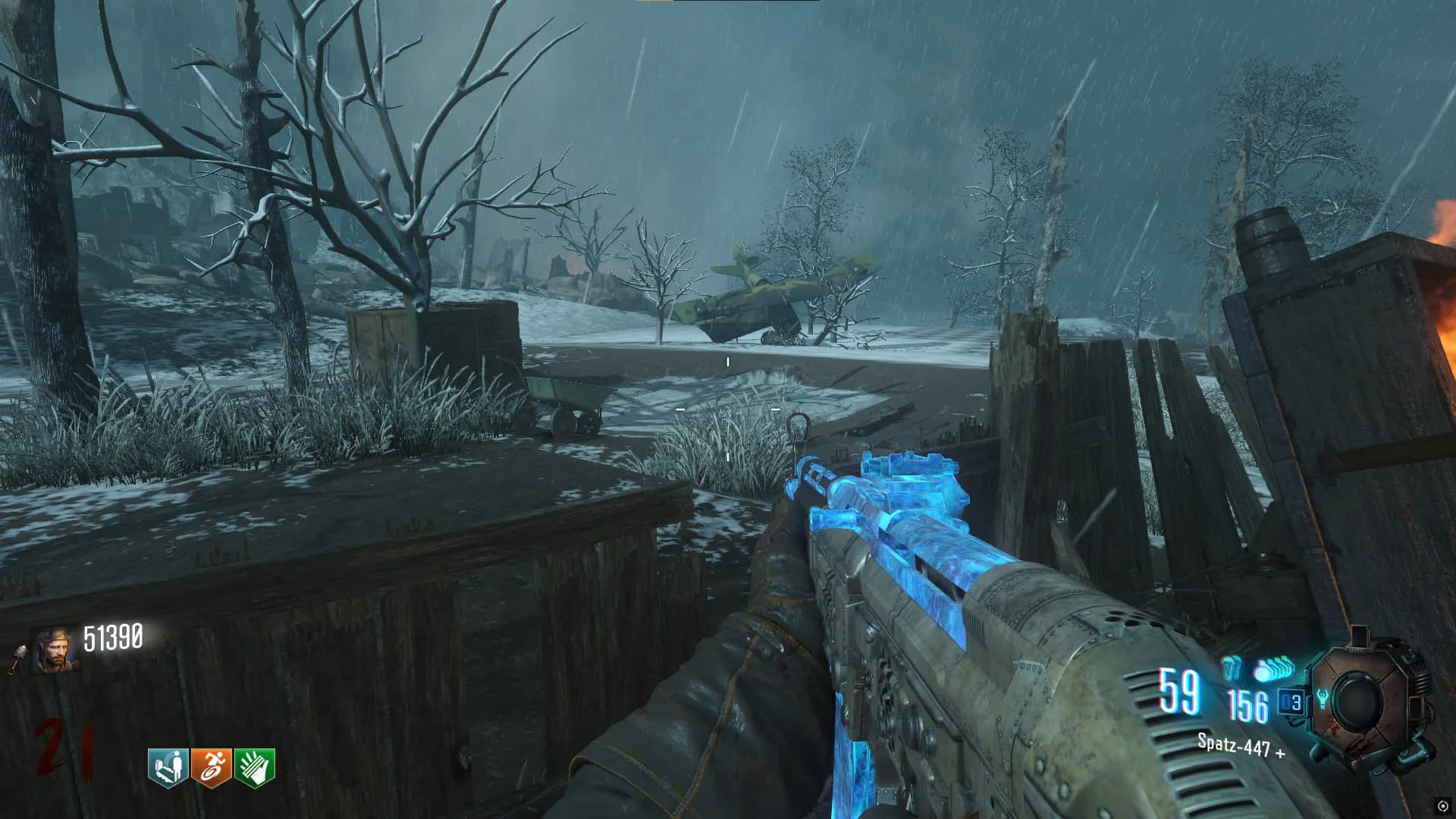The width and height of the screenshot is (1456, 819).
Task: Click the recording overlay icon in the corner
Action: click(x=1442, y=805)
